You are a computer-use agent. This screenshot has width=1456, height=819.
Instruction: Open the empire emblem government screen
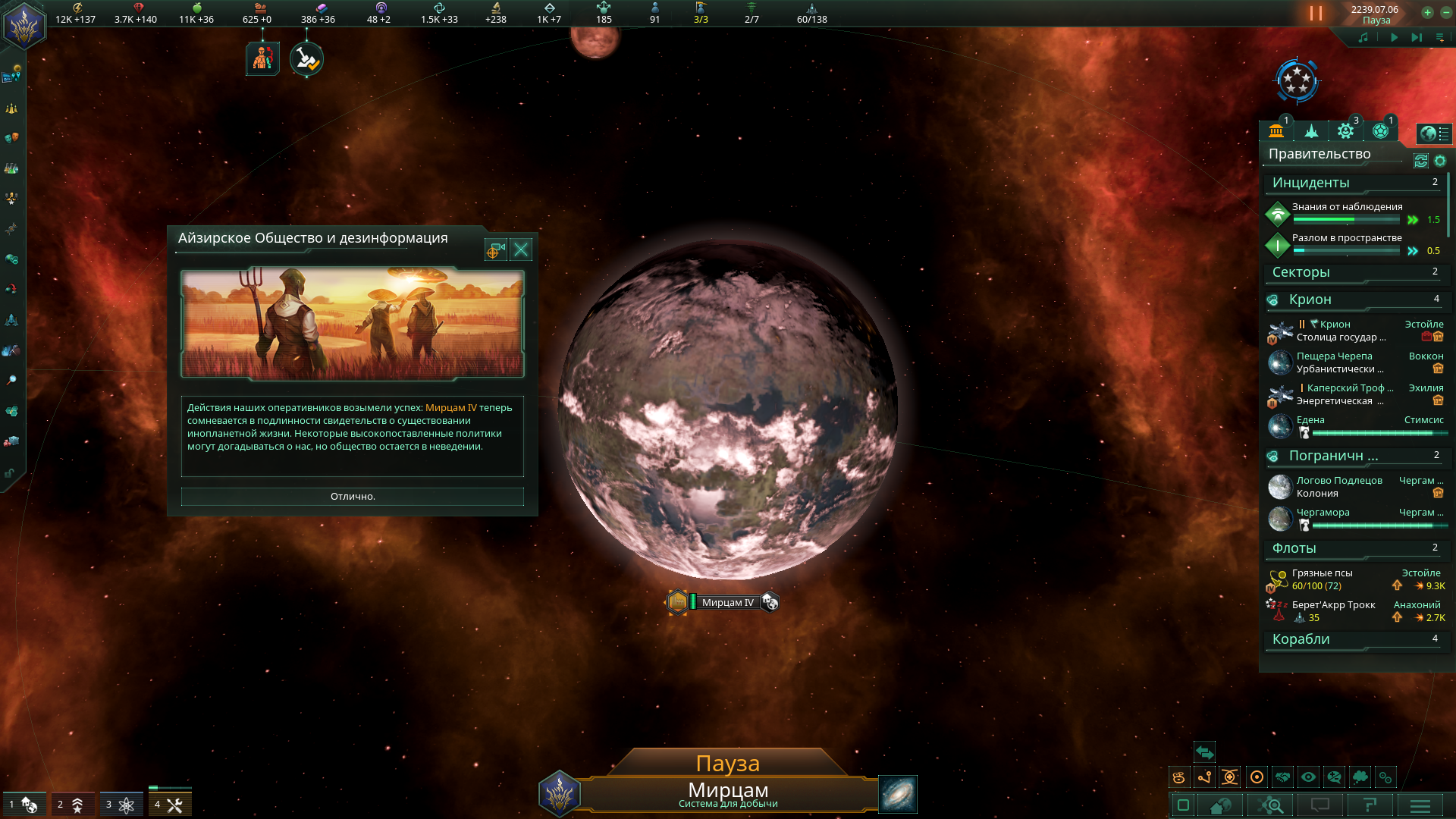pos(24,25)
